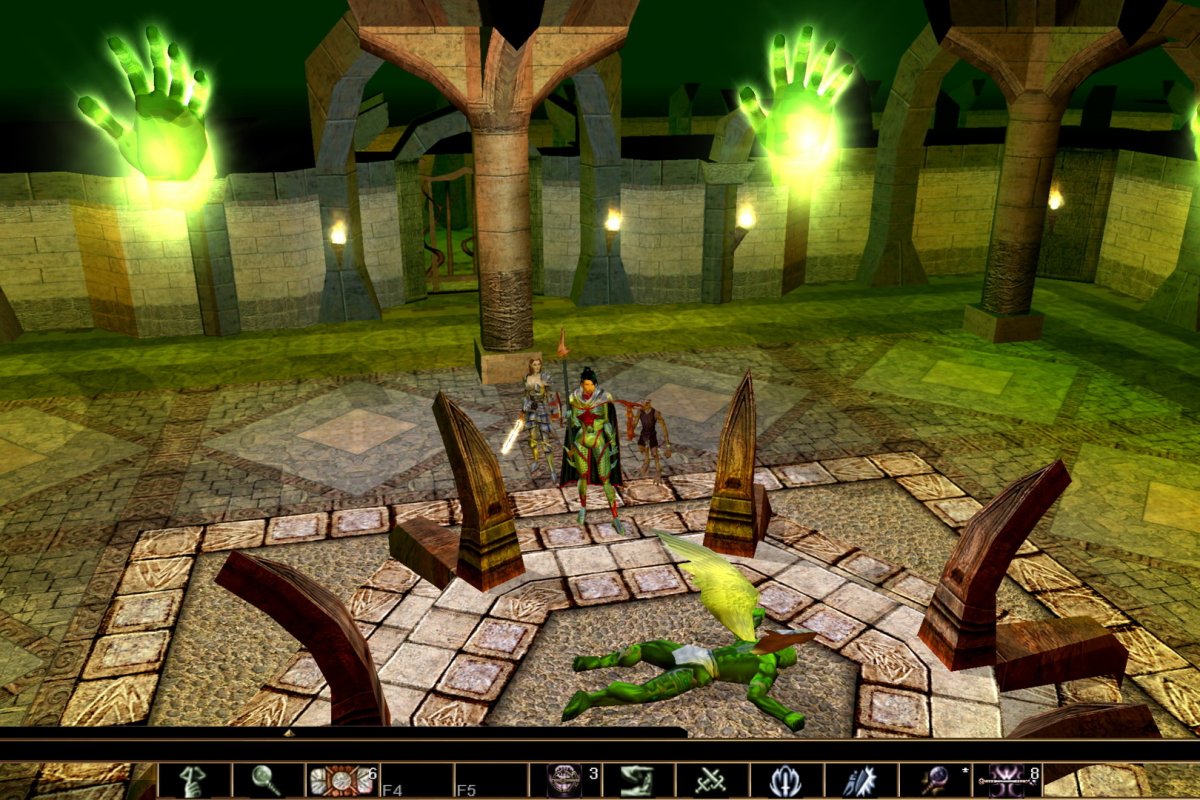Use the purple rod item with count 8

pos(1008,780)
